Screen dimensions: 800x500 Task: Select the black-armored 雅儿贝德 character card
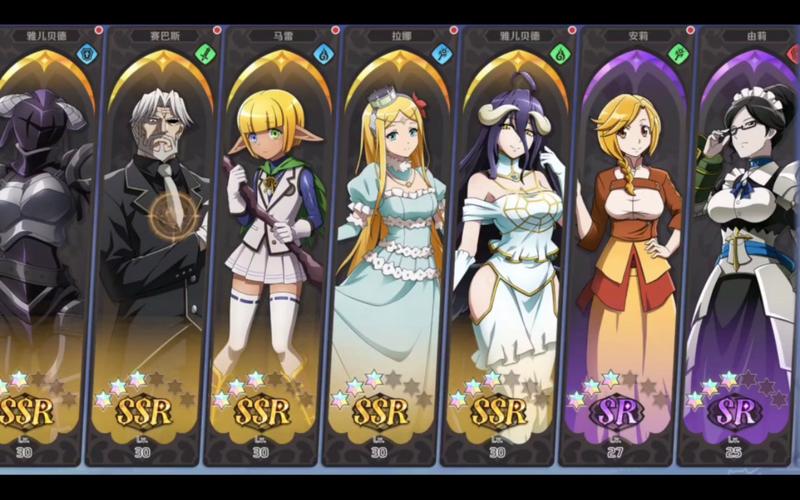pos(42,240)
